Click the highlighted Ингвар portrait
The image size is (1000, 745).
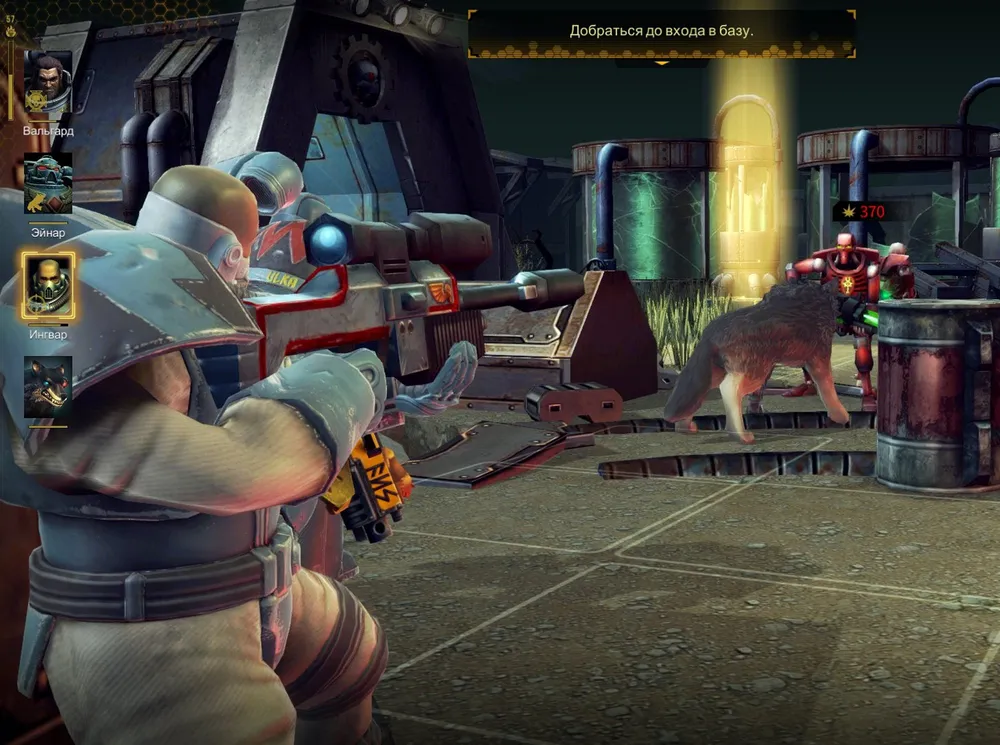tap(48, 285)
